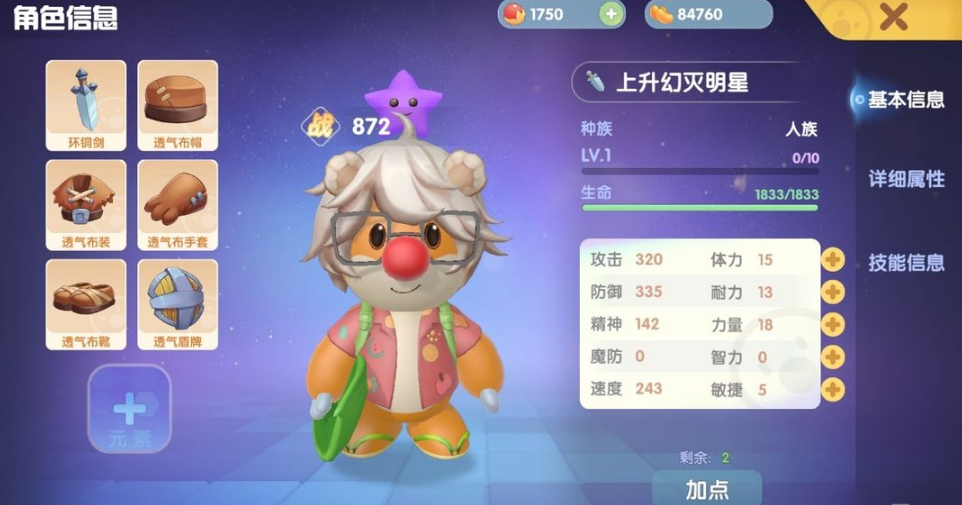Select the 透气布靴 boots slot

pos(86,304)
